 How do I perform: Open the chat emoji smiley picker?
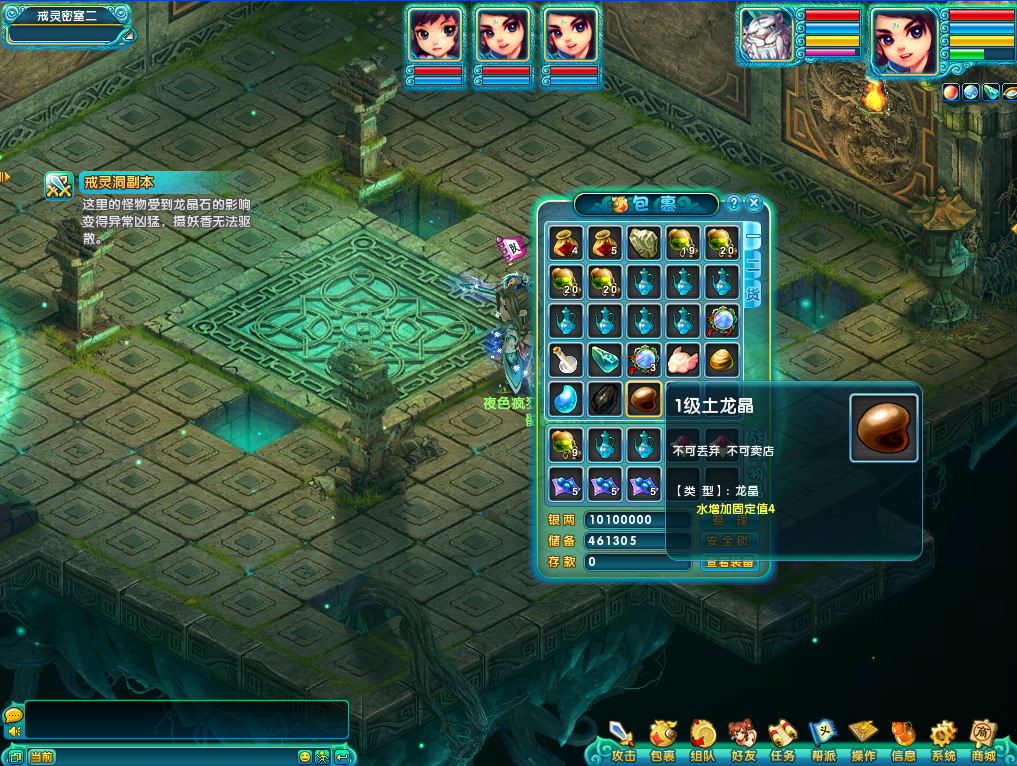[305, 756]
